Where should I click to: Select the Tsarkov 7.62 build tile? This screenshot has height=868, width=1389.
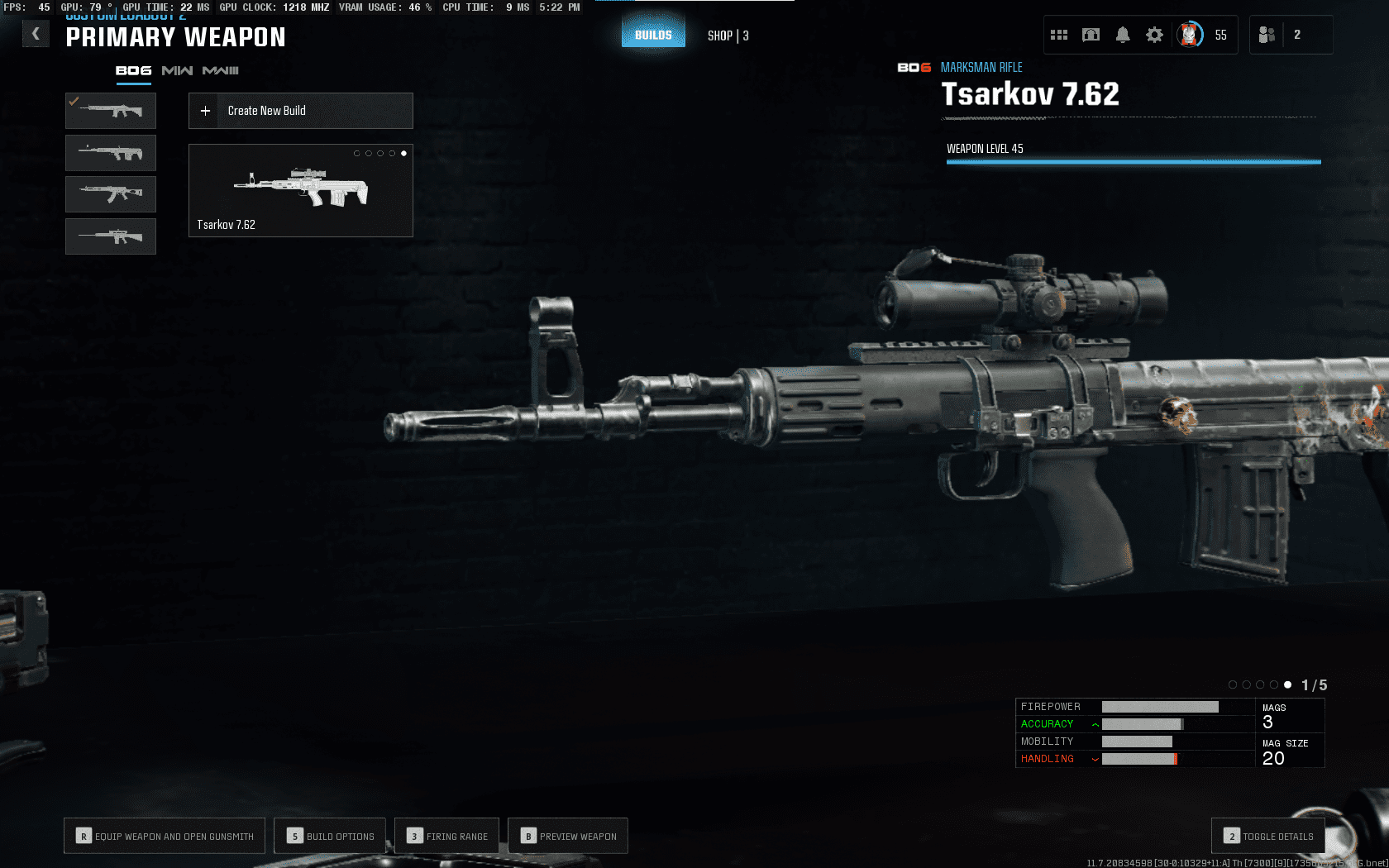301,191
